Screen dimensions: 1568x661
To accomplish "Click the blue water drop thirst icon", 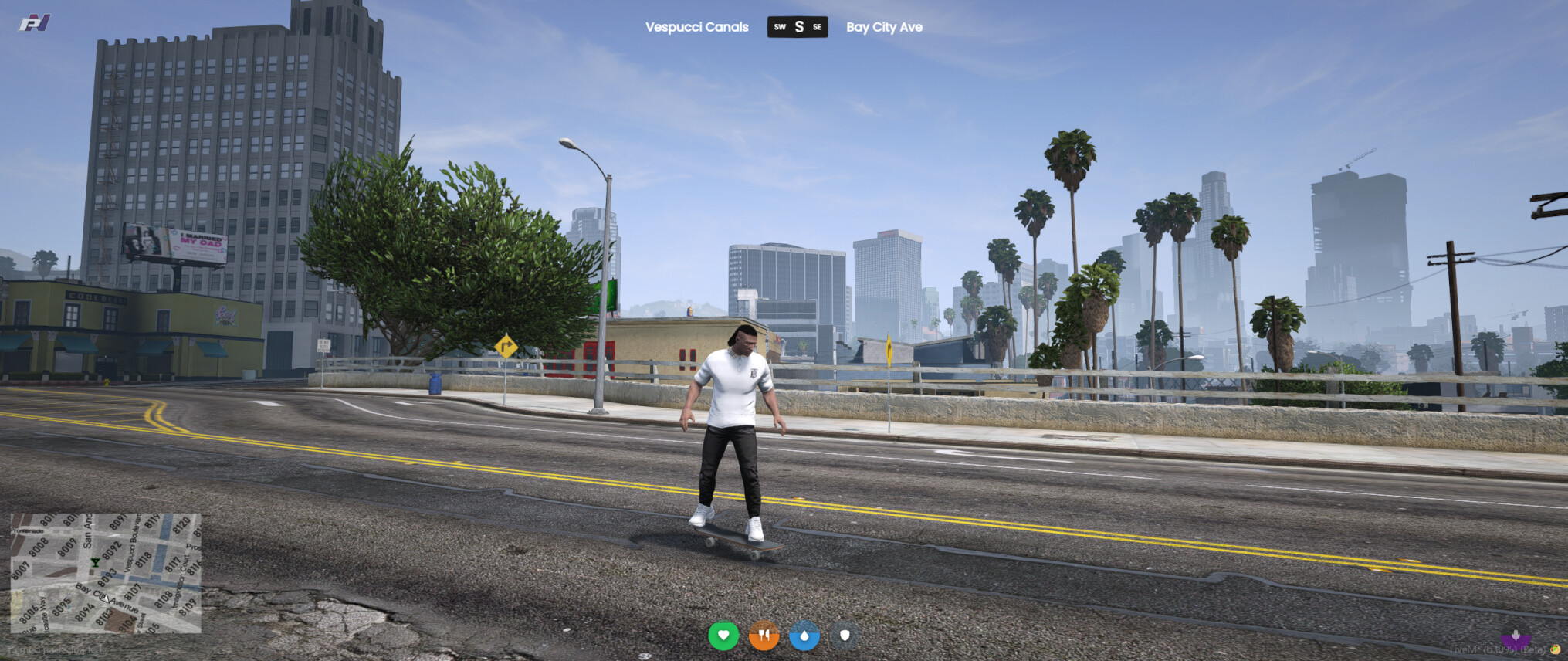I will pyautogui.click(x=804, y=636).
